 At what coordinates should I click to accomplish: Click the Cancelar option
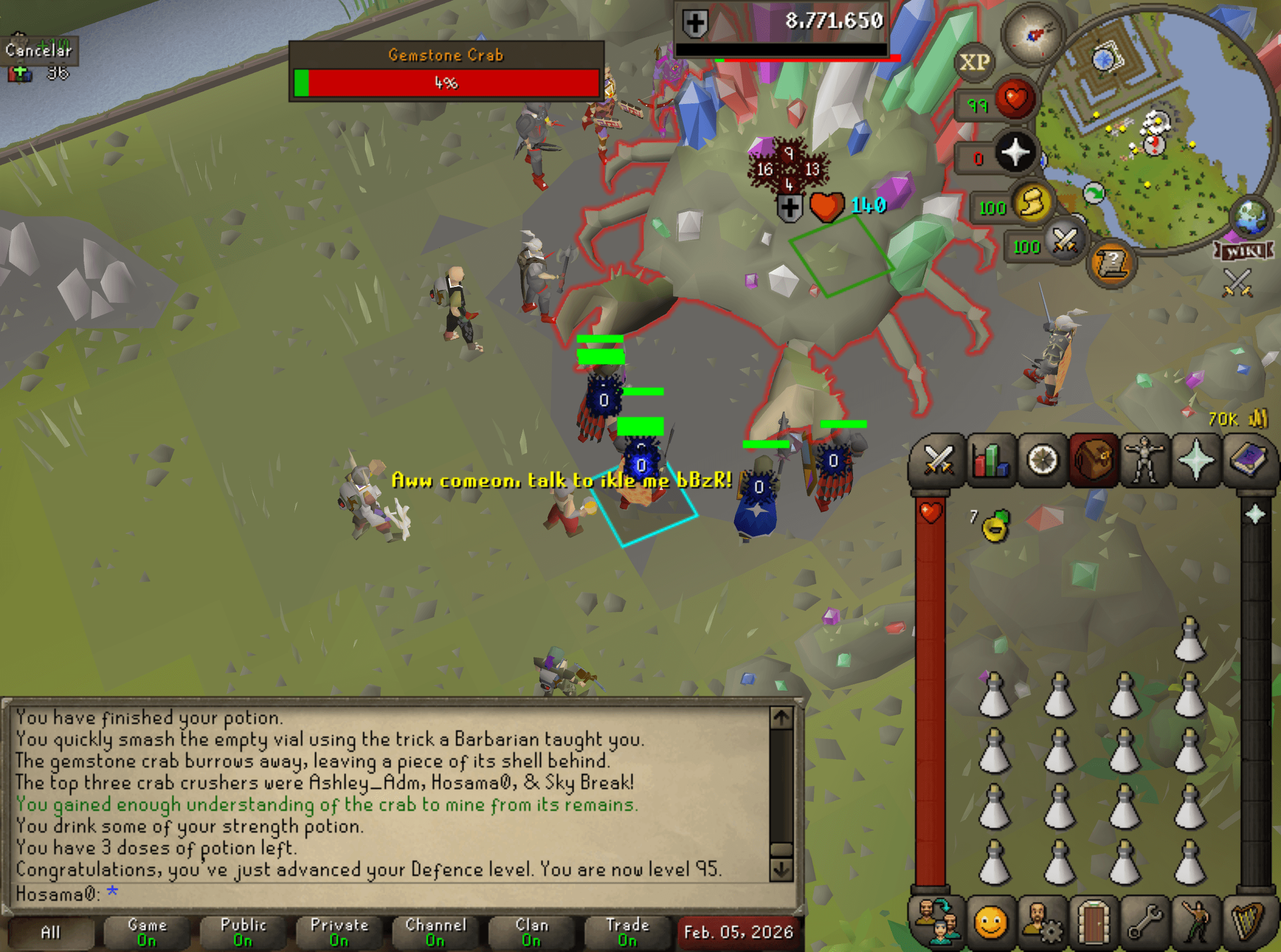pyautogui.click(x=39, y=51)
